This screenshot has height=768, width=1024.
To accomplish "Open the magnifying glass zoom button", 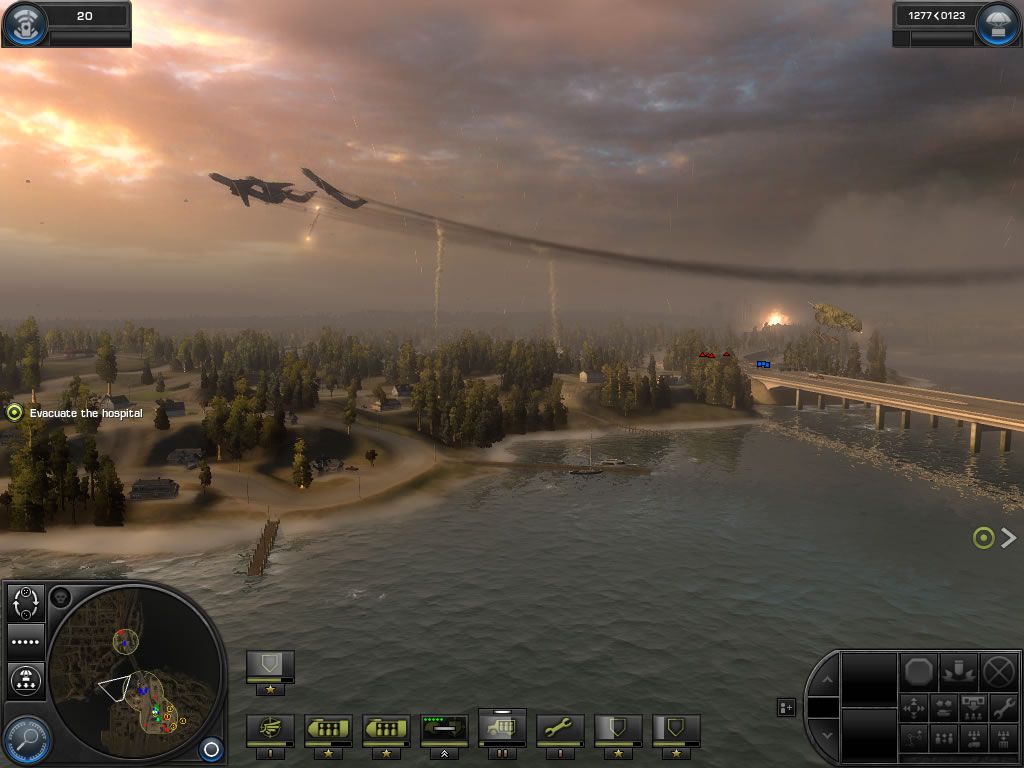I will pos(26,740).
